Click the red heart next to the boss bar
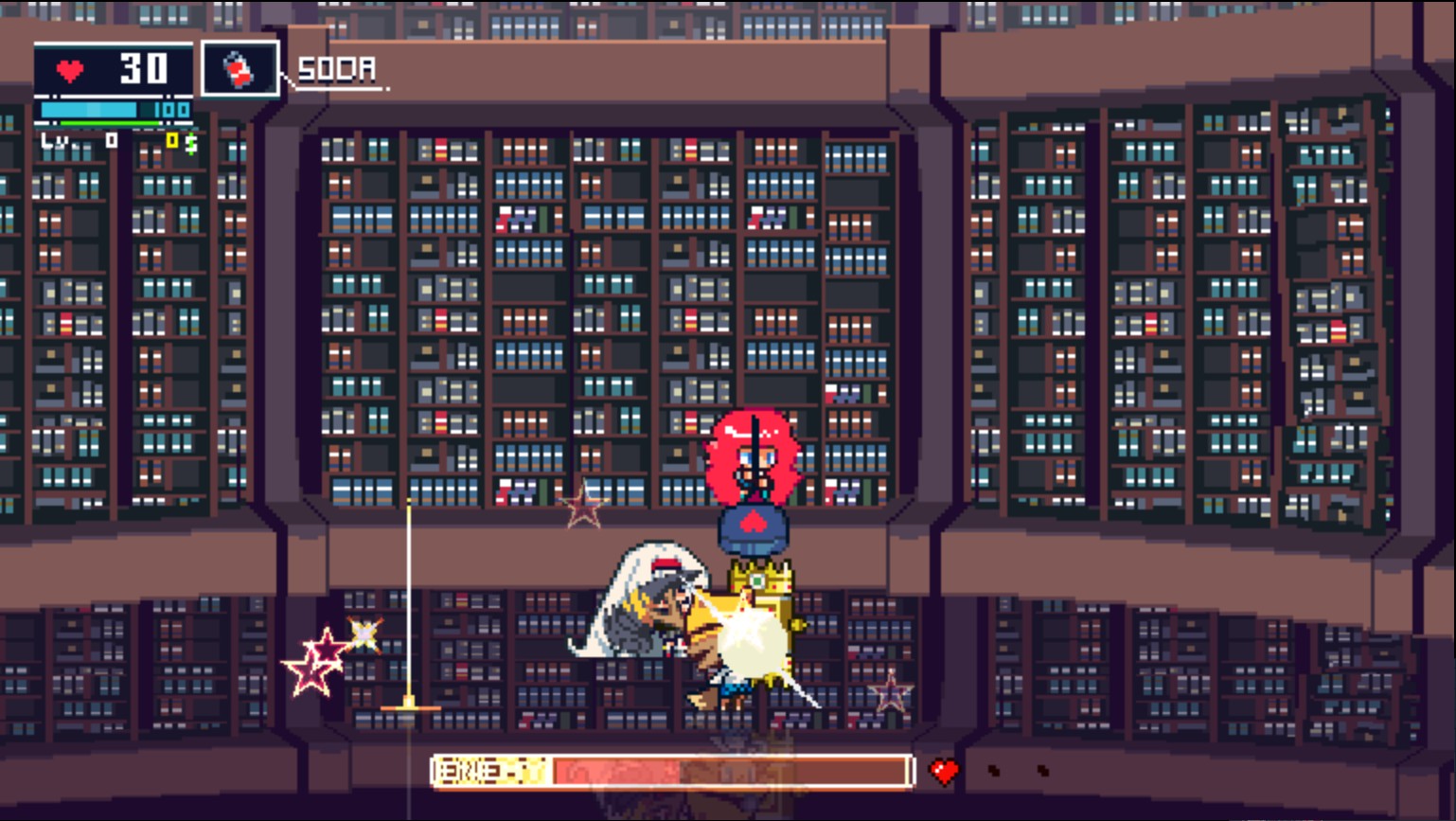Viewport: 1456px width, 821px height. point(943,768)
